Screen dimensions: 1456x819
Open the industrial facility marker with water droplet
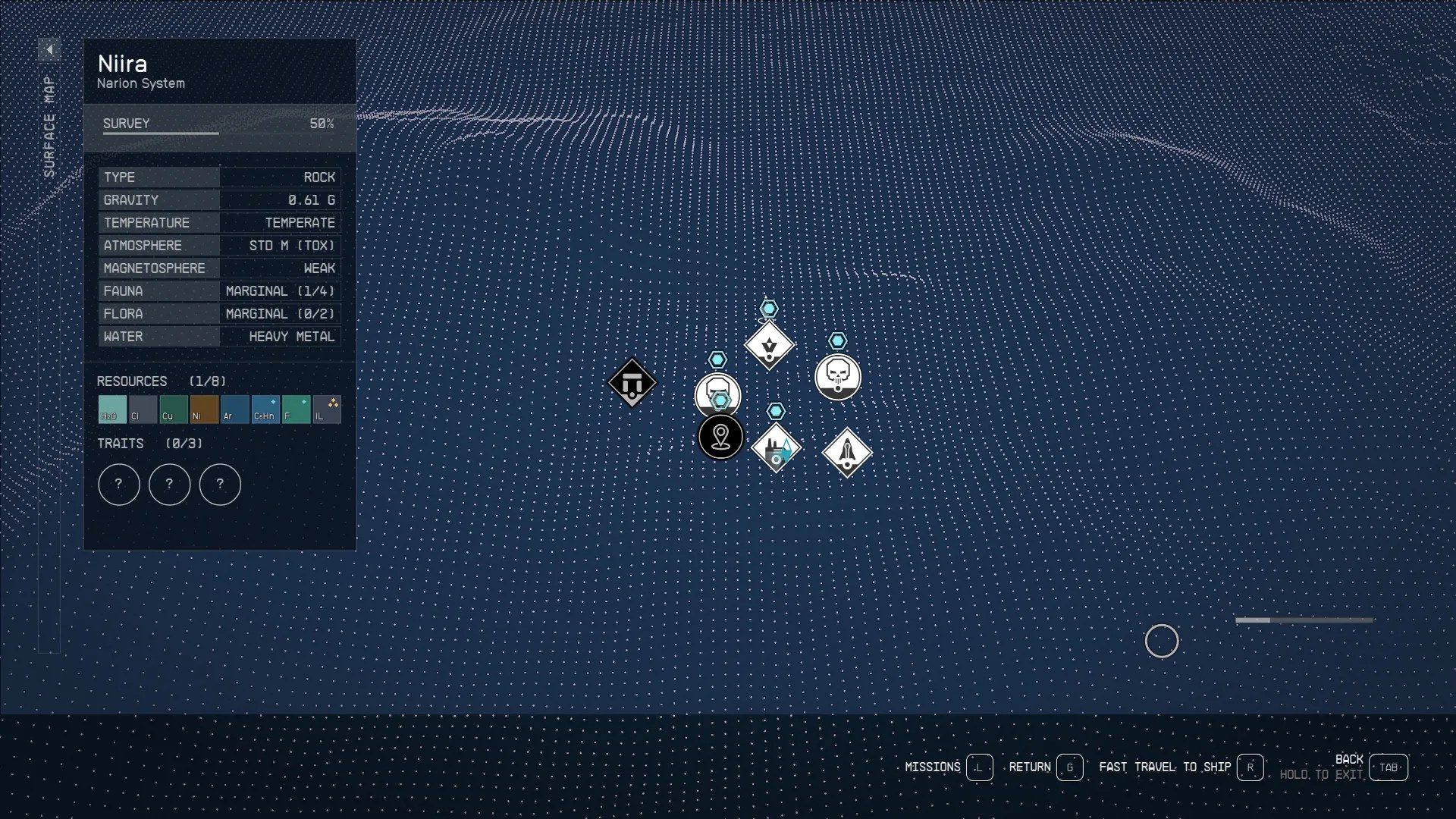[777, 449]
